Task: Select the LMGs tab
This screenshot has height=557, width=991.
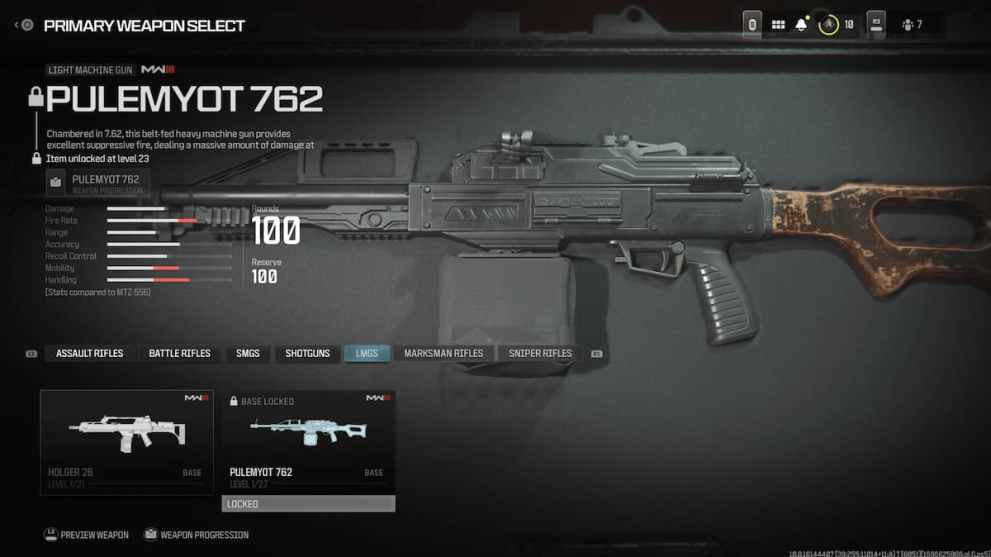Action: (367, 353)
